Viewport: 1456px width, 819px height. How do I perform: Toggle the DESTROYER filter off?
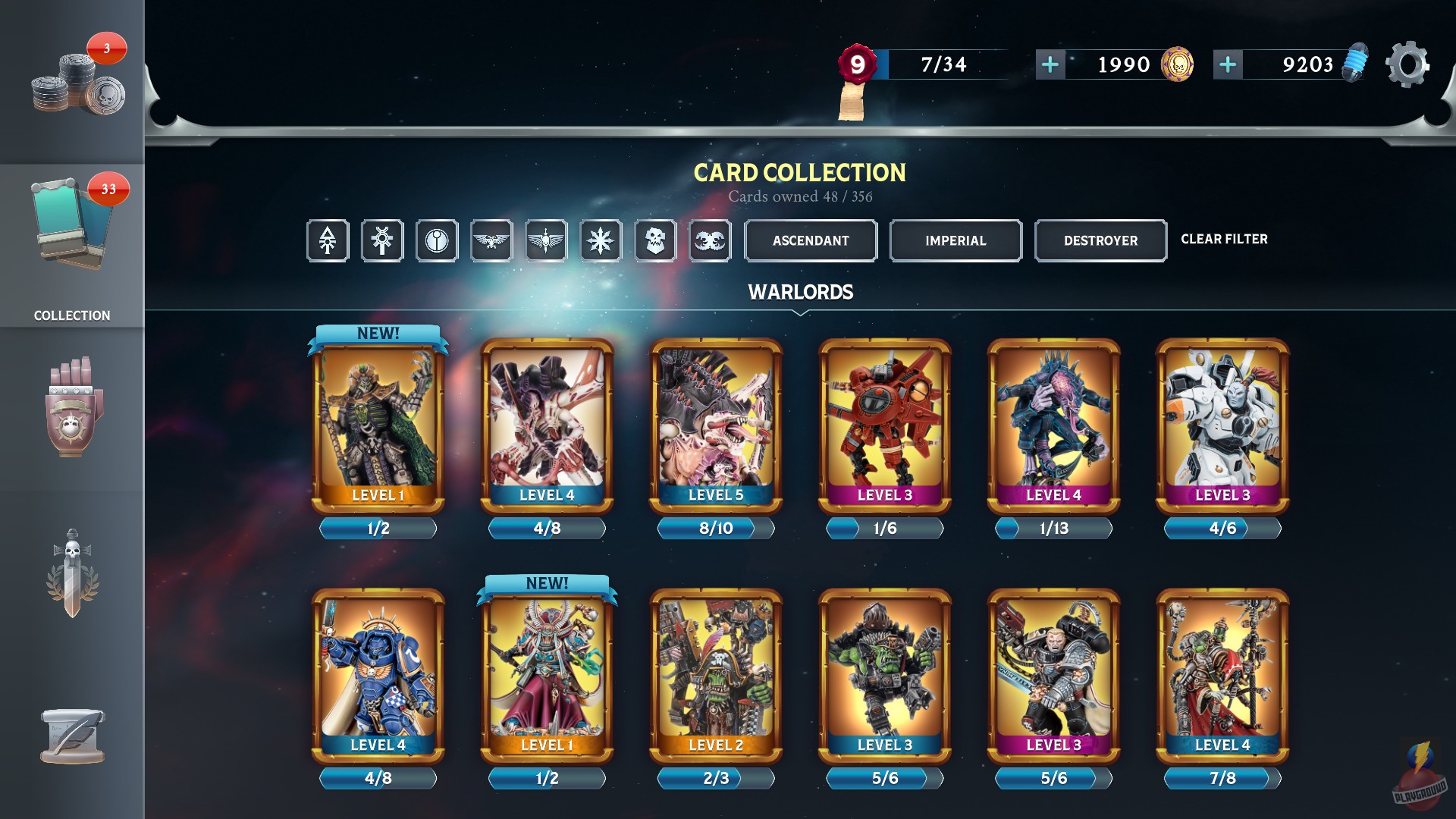[1100, 240]
